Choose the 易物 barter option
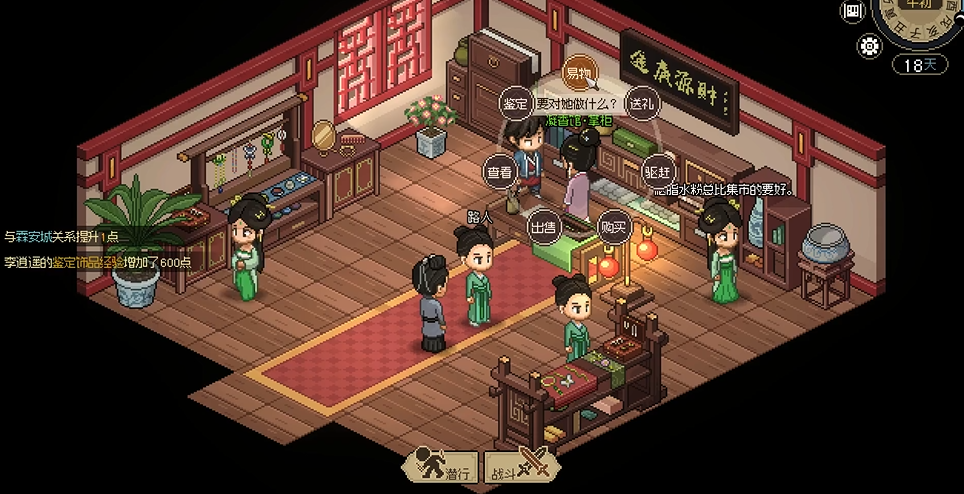 pos(578,73)
